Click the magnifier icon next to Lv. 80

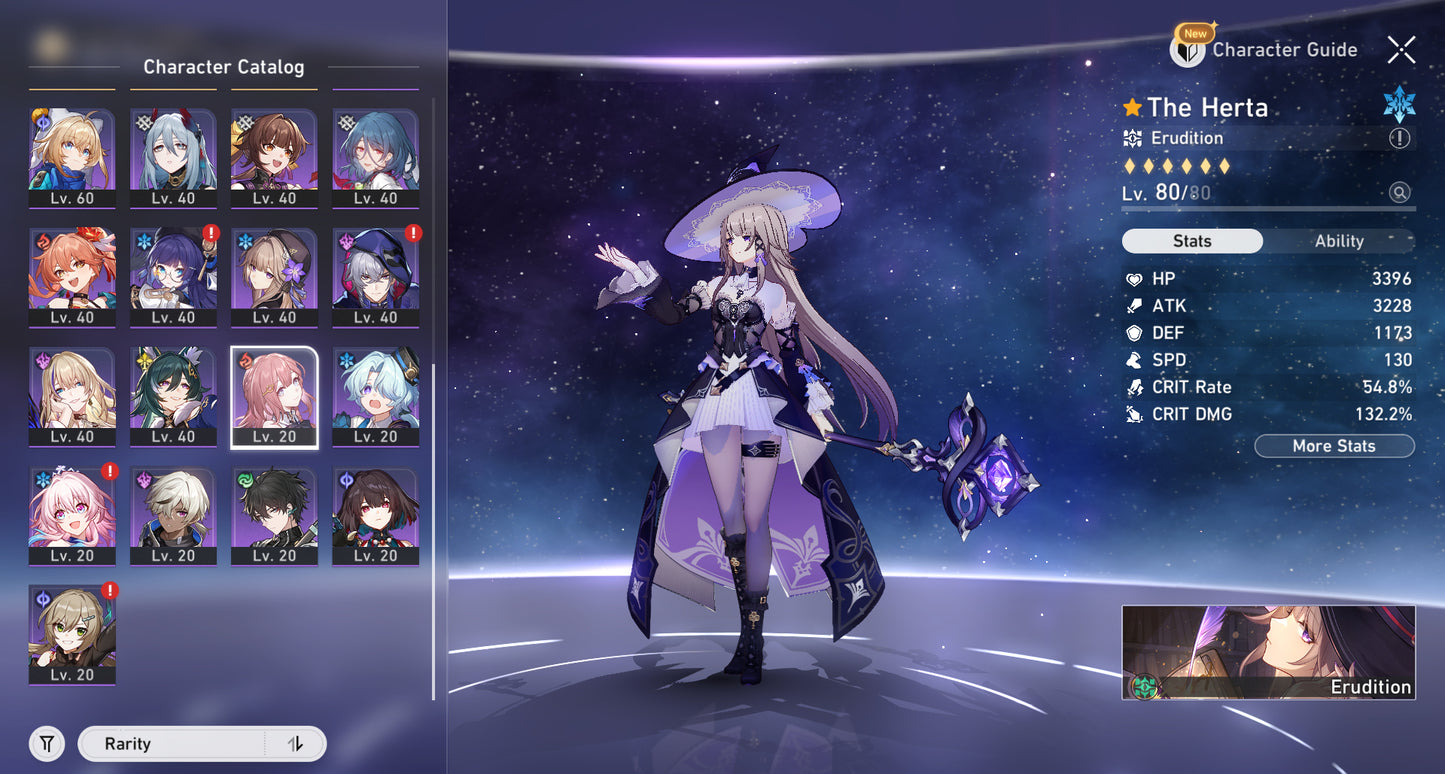point(1400,192)
